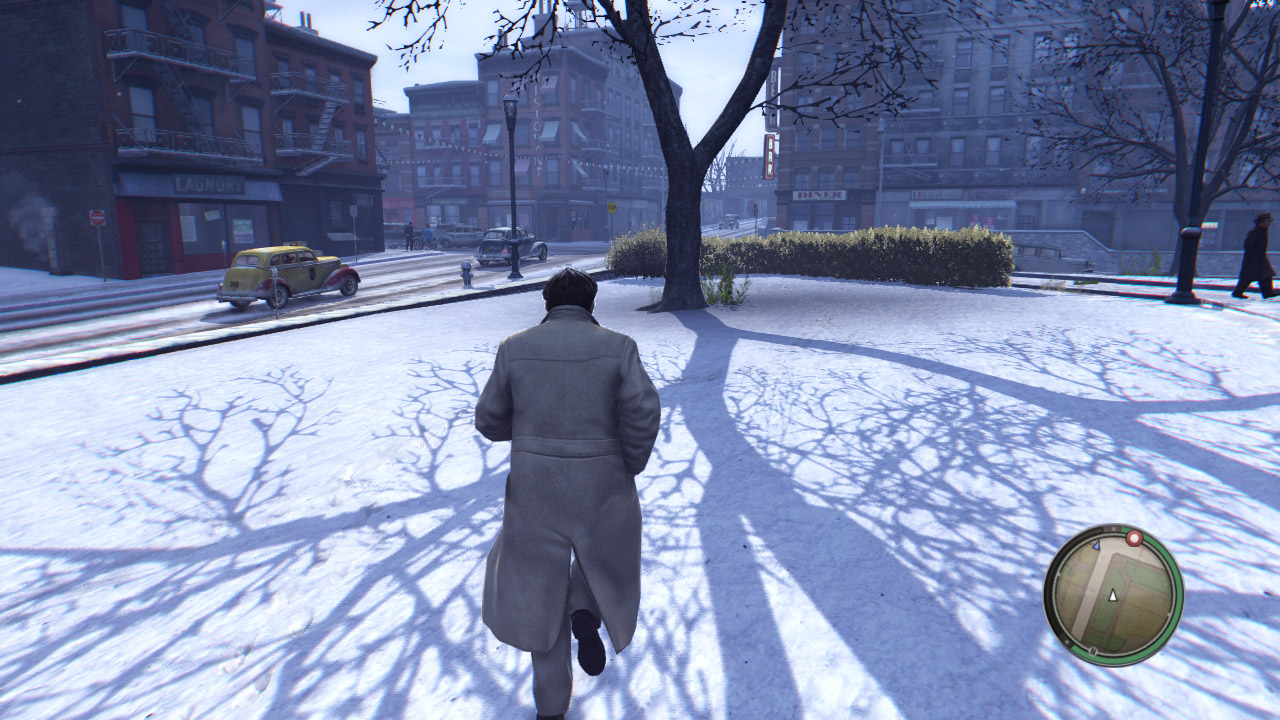This screenshot has height=720, width=1280.
Task: Click the circular minimap
Action: point(1113,595)
